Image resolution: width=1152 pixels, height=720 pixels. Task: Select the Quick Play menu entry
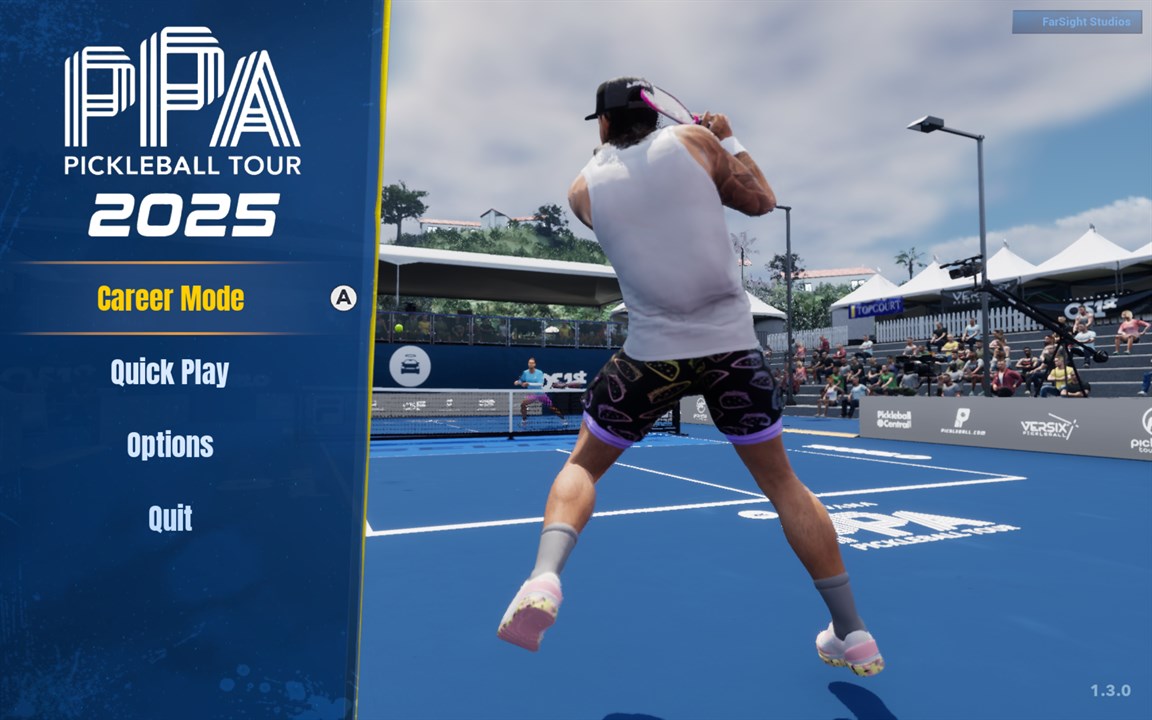click(x=170, y=372)
